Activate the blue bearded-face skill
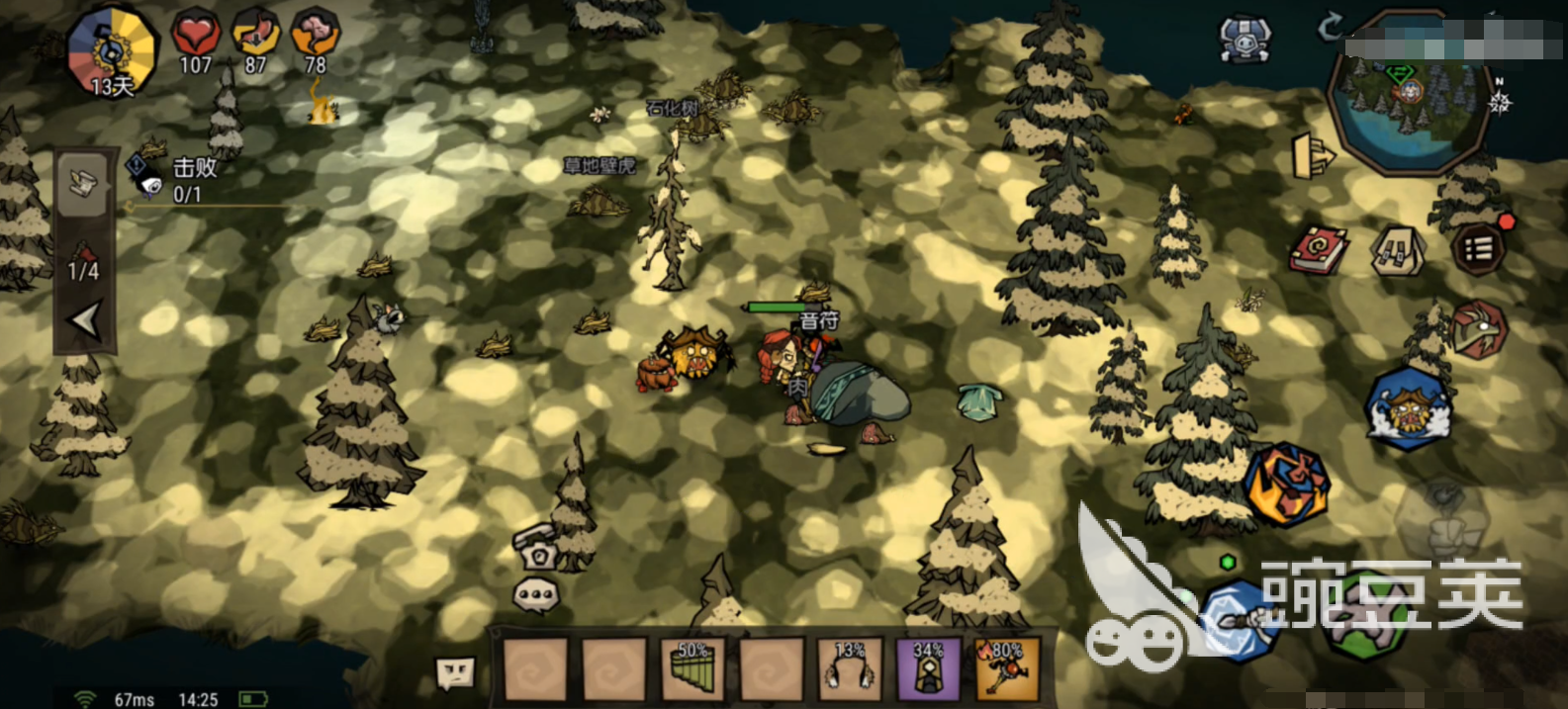This screenshot has width=1568, height=709. [1408, 409]
